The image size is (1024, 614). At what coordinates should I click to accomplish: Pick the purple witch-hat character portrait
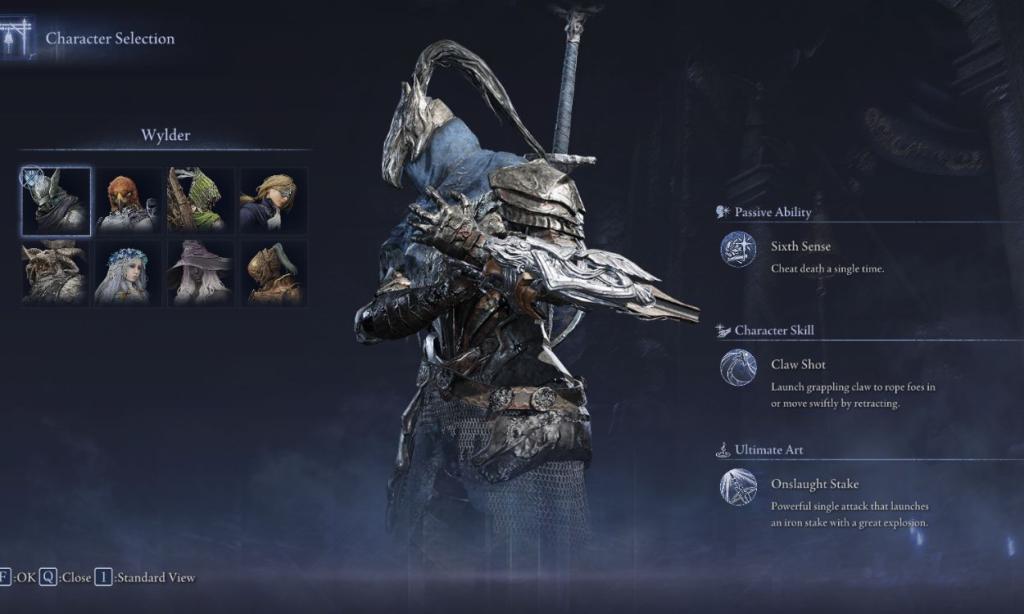point(200,272)
